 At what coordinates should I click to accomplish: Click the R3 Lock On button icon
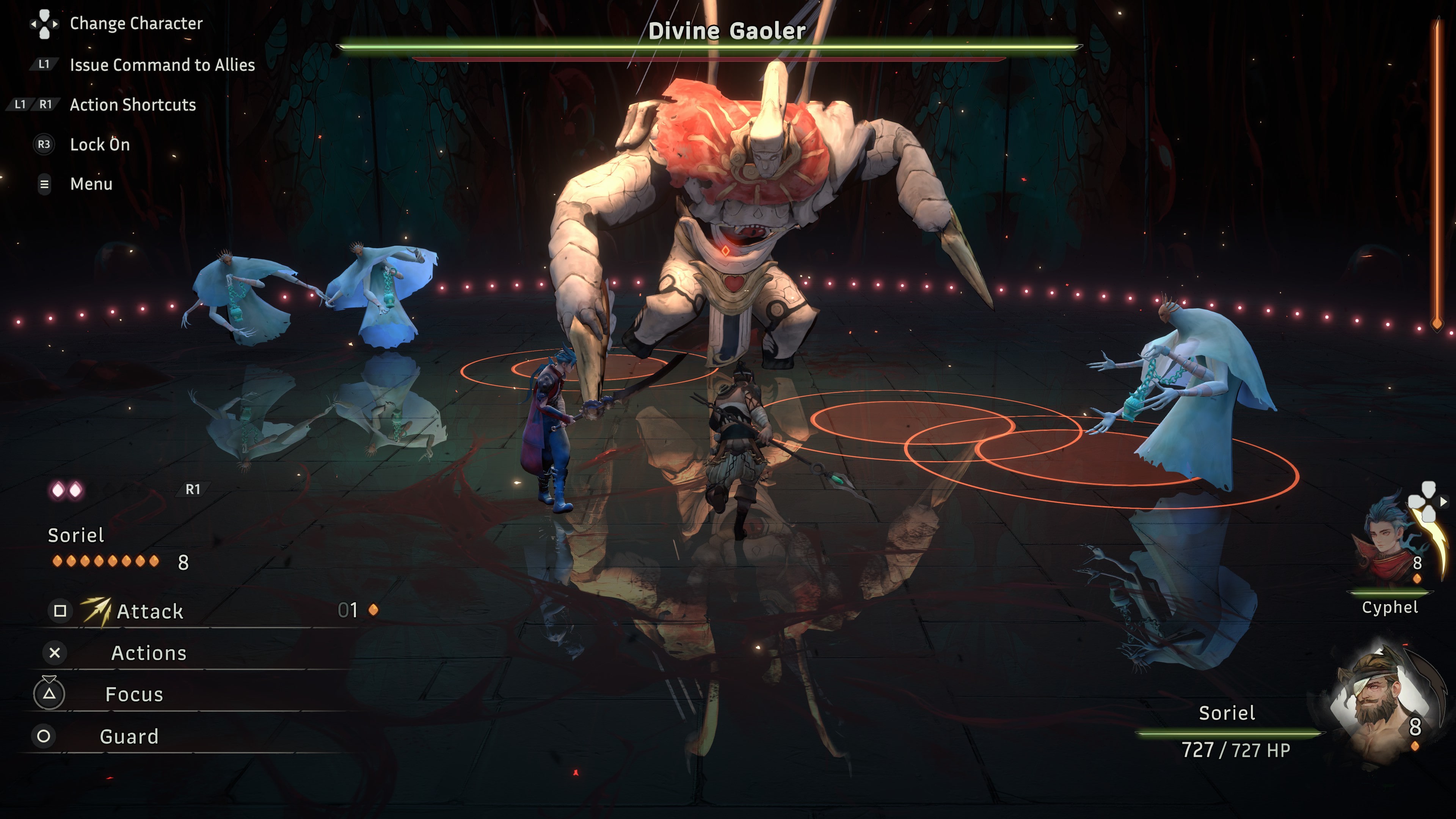(x=44, y=145)
